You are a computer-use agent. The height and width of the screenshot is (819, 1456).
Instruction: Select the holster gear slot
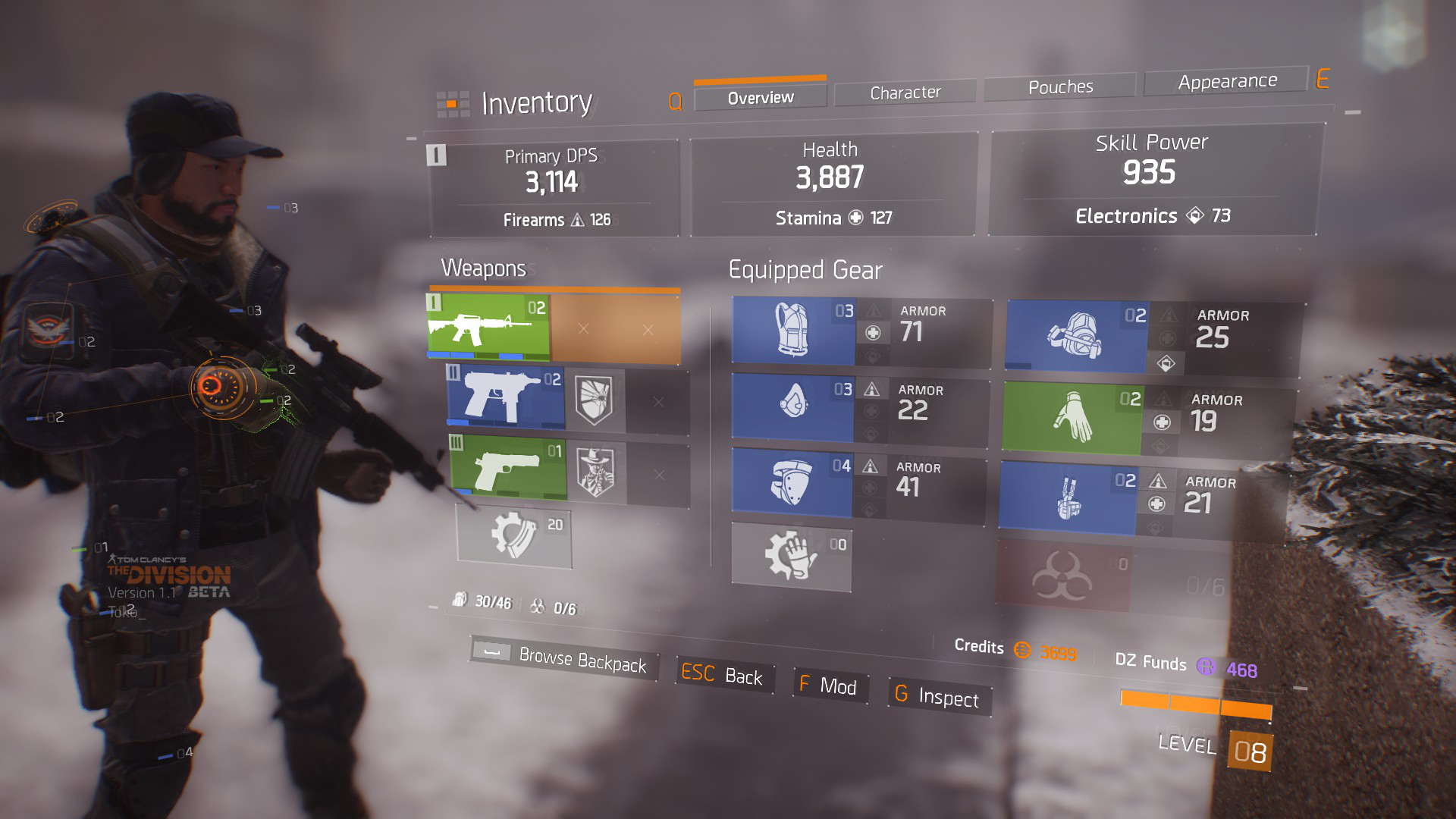(1067, 498)
